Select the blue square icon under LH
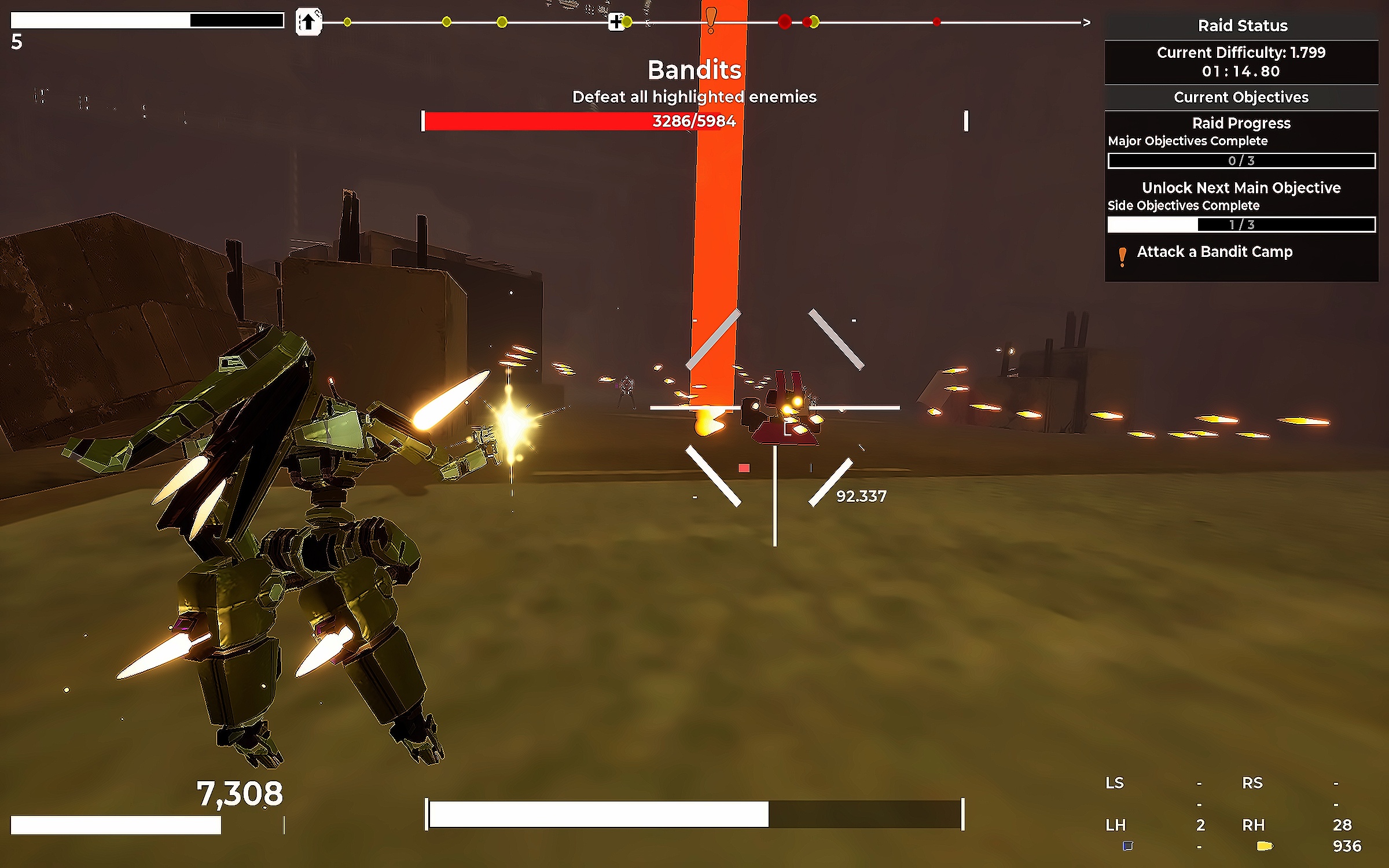 click(x=1127, y=846)
